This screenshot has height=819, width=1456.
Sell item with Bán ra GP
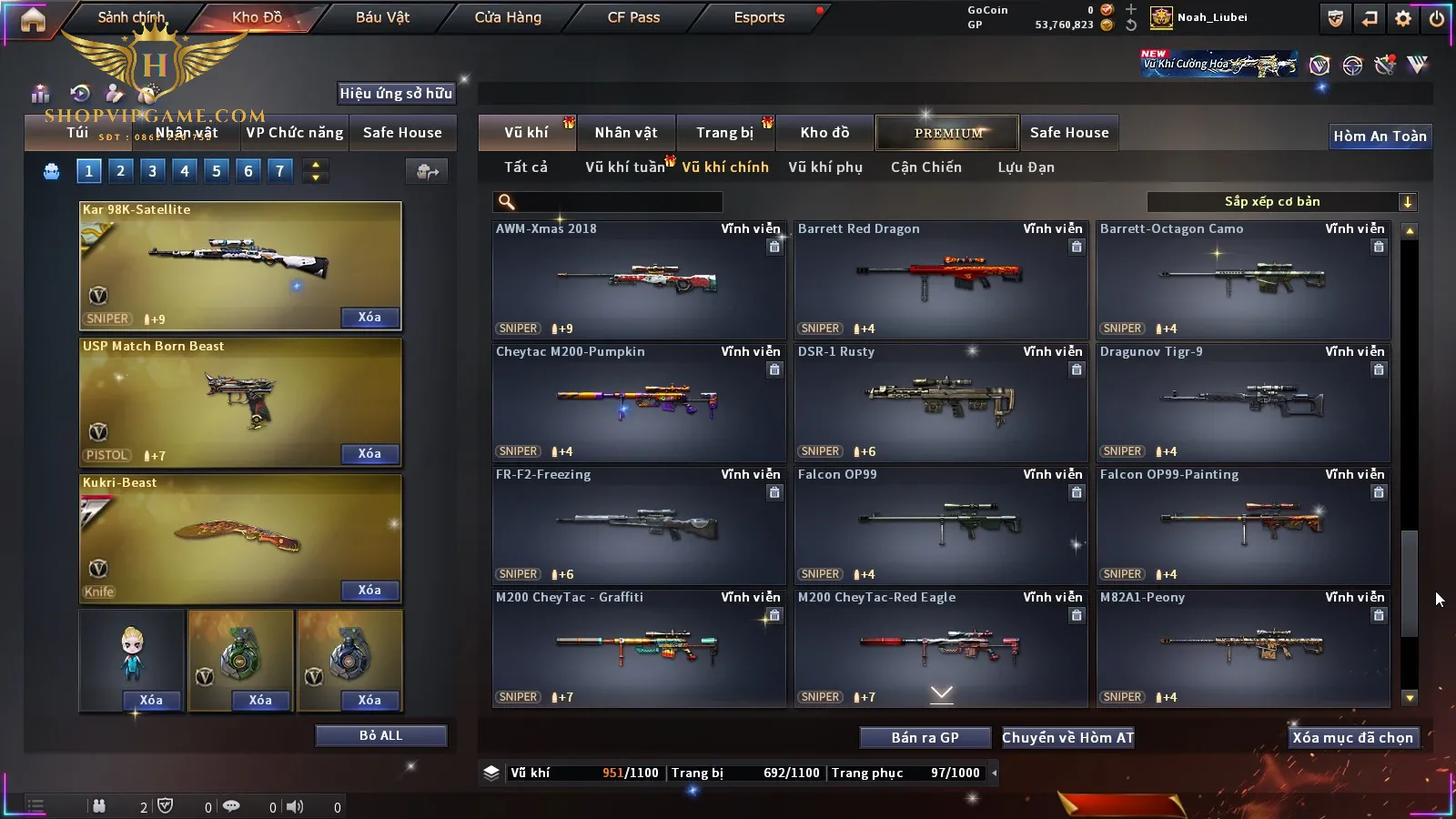[925, 738]
